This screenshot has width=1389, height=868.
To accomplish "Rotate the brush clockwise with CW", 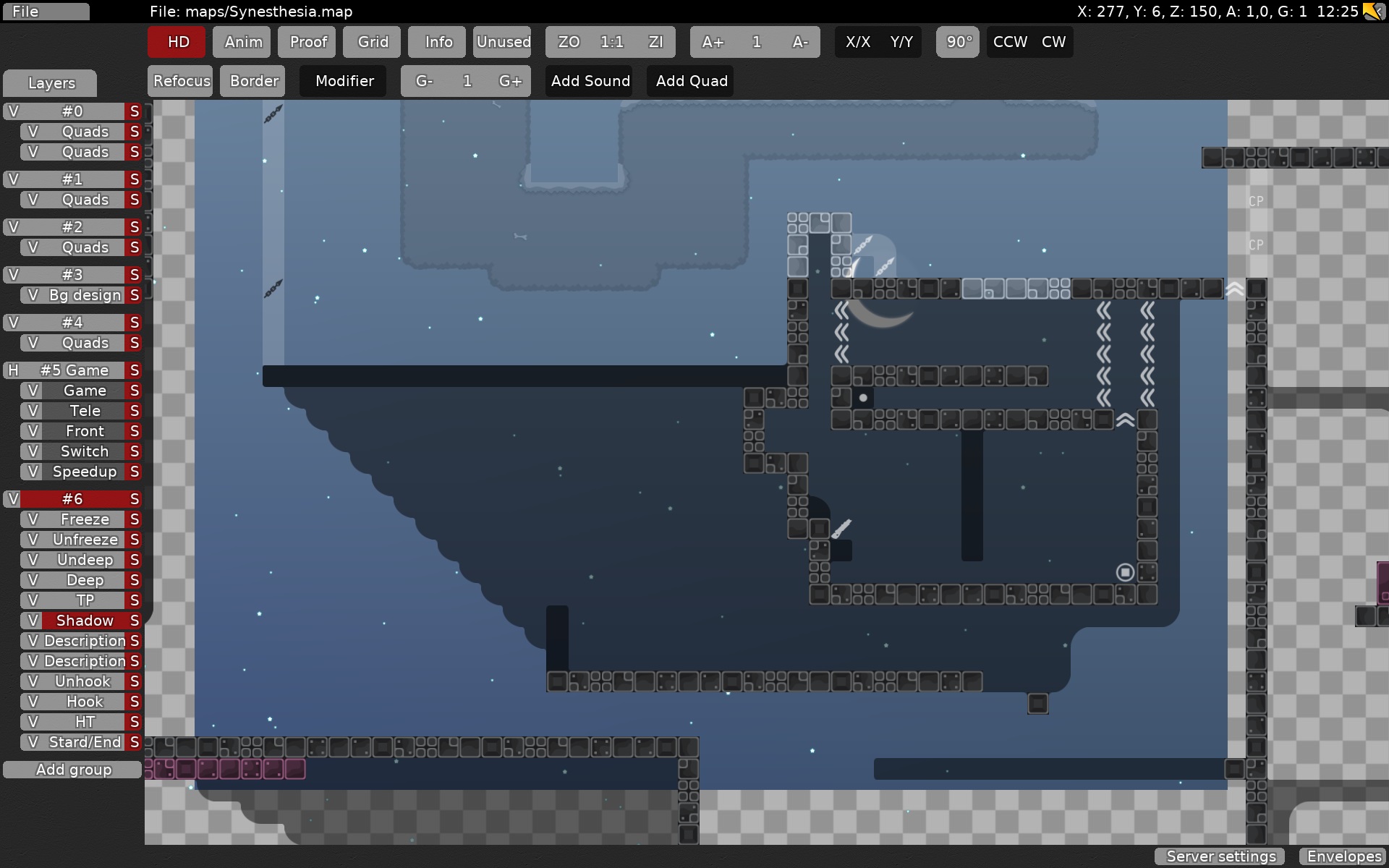I will [1053, 42].
